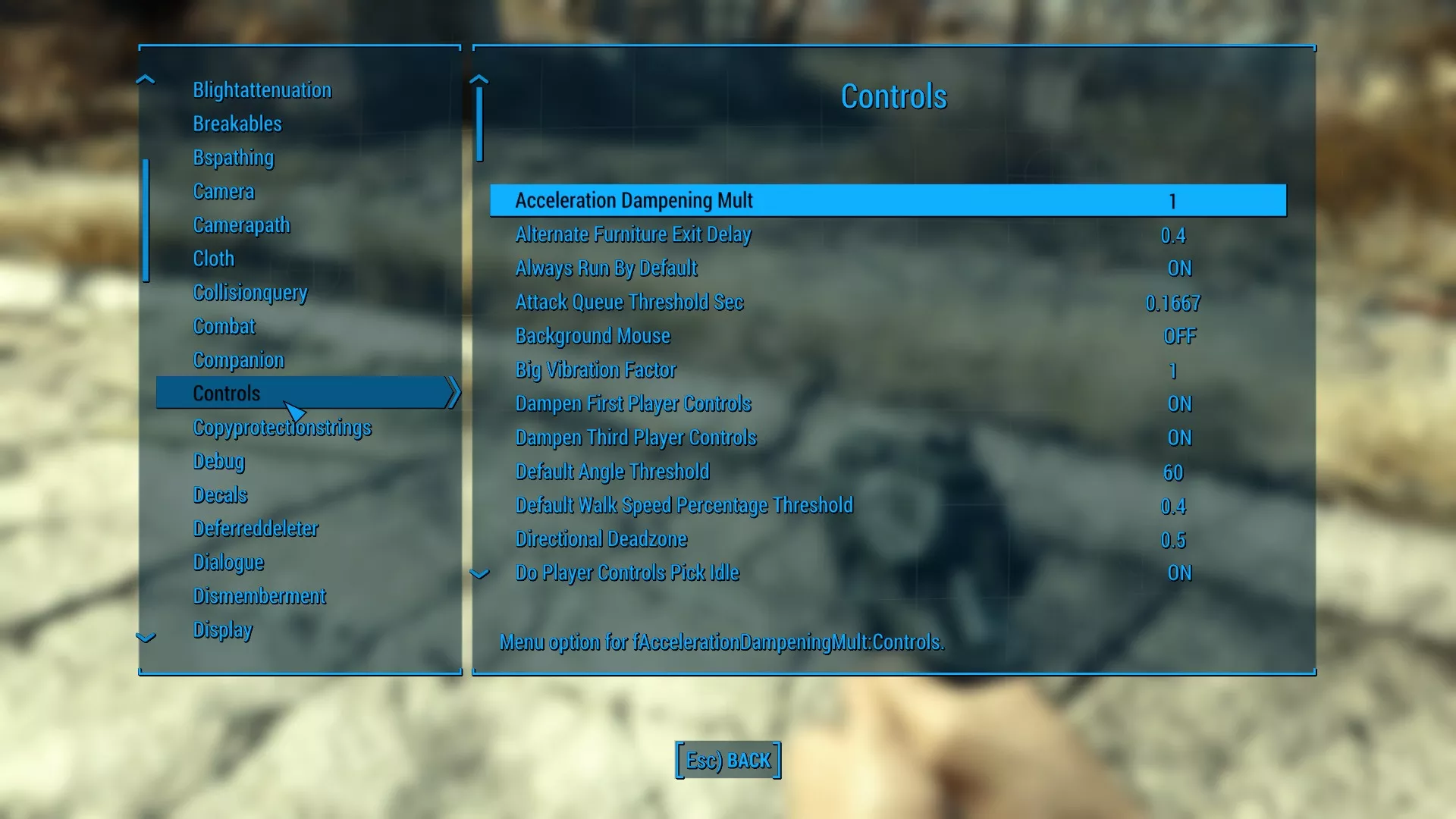Switch to the Display category
The width and height of the screenshot is (1456, 819).
[223, 629]
